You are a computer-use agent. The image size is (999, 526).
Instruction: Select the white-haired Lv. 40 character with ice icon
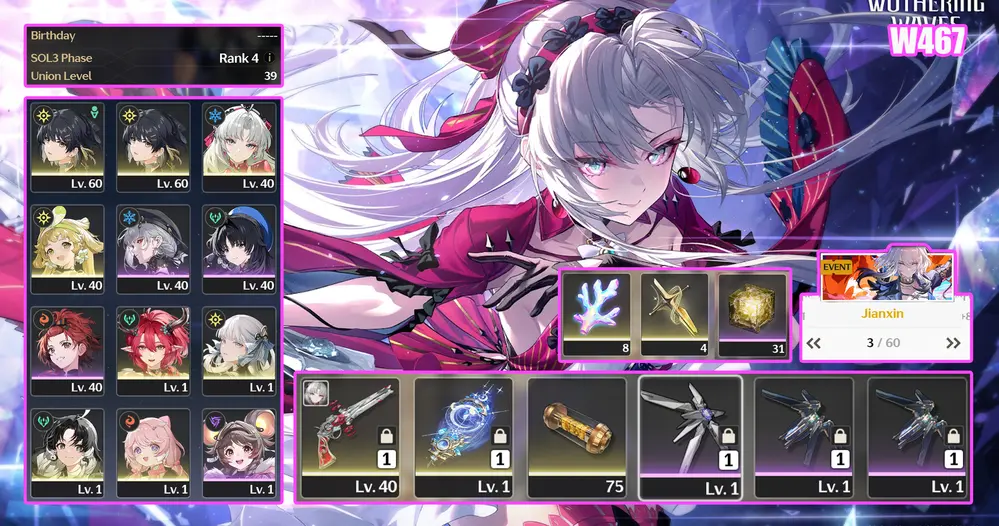[x=240, y=146]
